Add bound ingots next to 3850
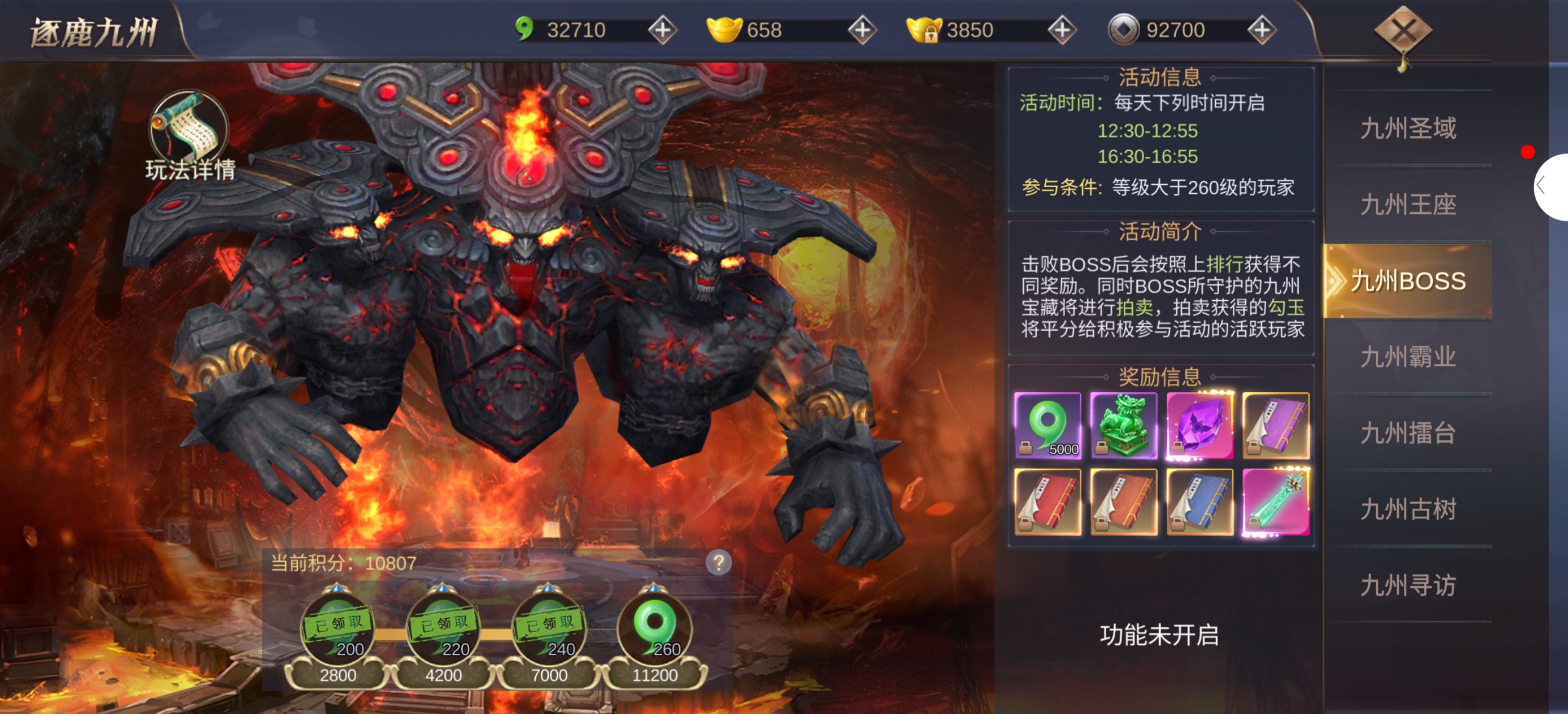 (1062, 30)
